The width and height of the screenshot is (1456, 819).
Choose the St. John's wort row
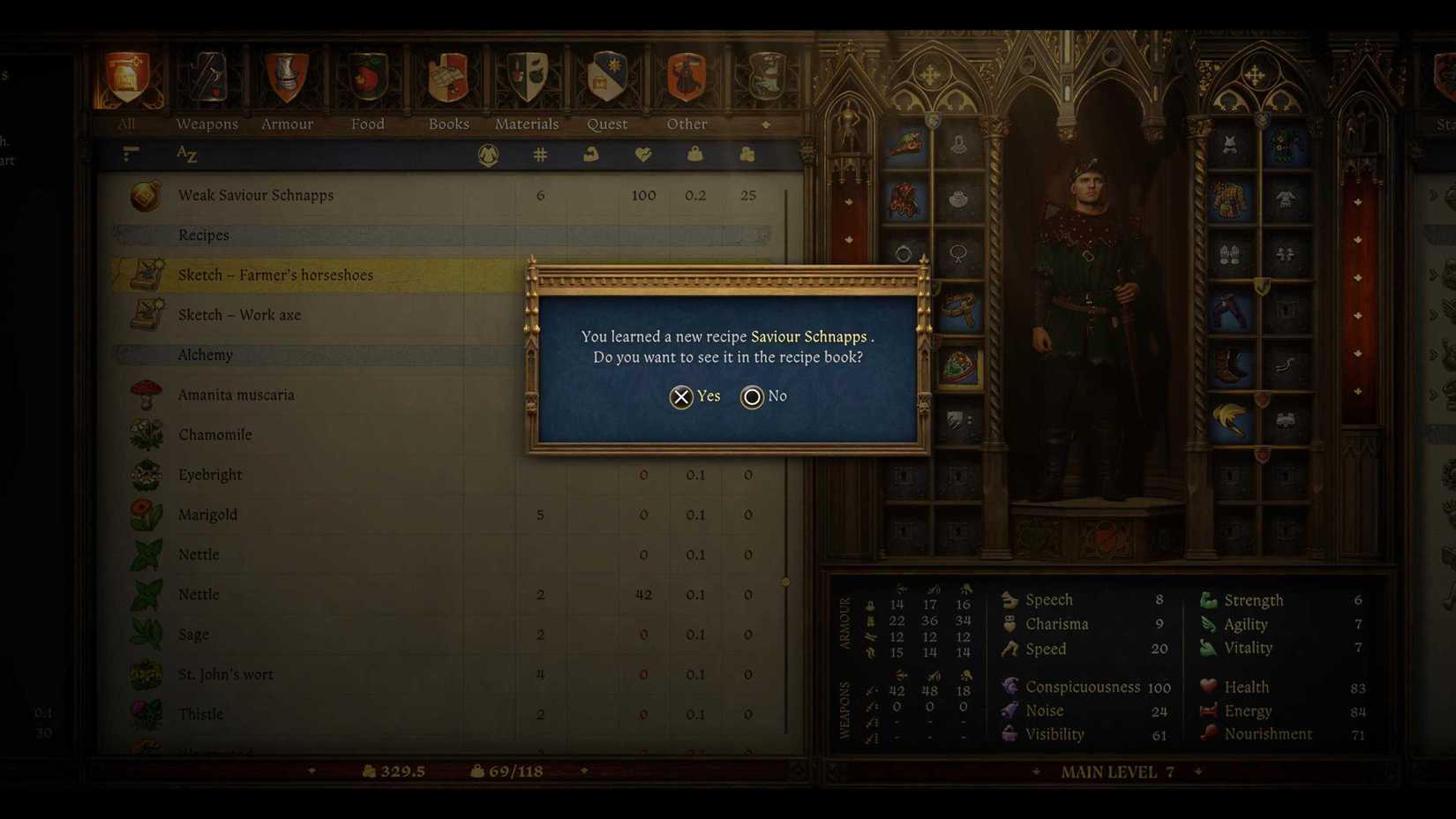coord(226,674)
